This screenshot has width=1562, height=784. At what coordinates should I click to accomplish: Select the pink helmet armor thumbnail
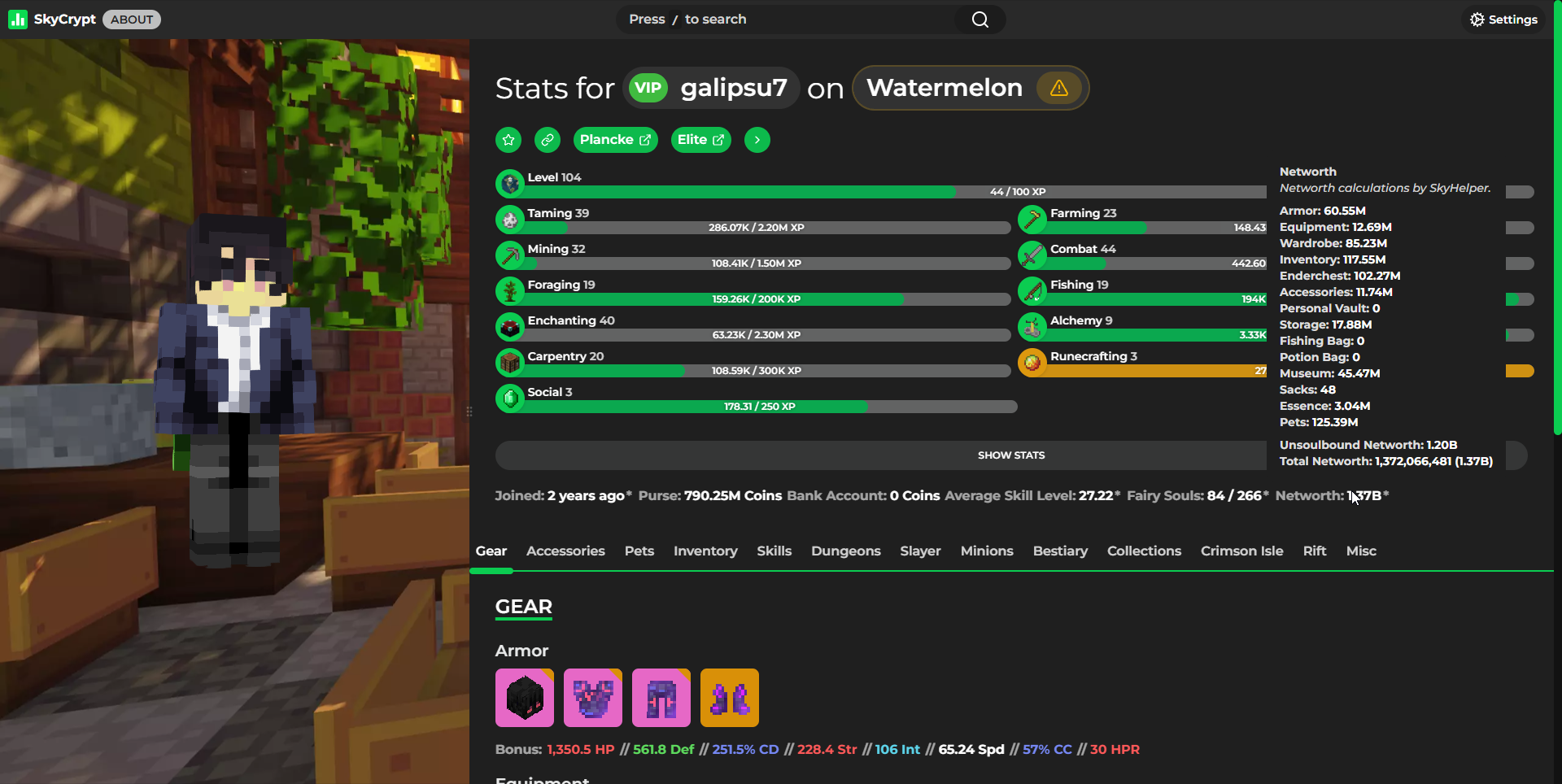coord(524,697)
